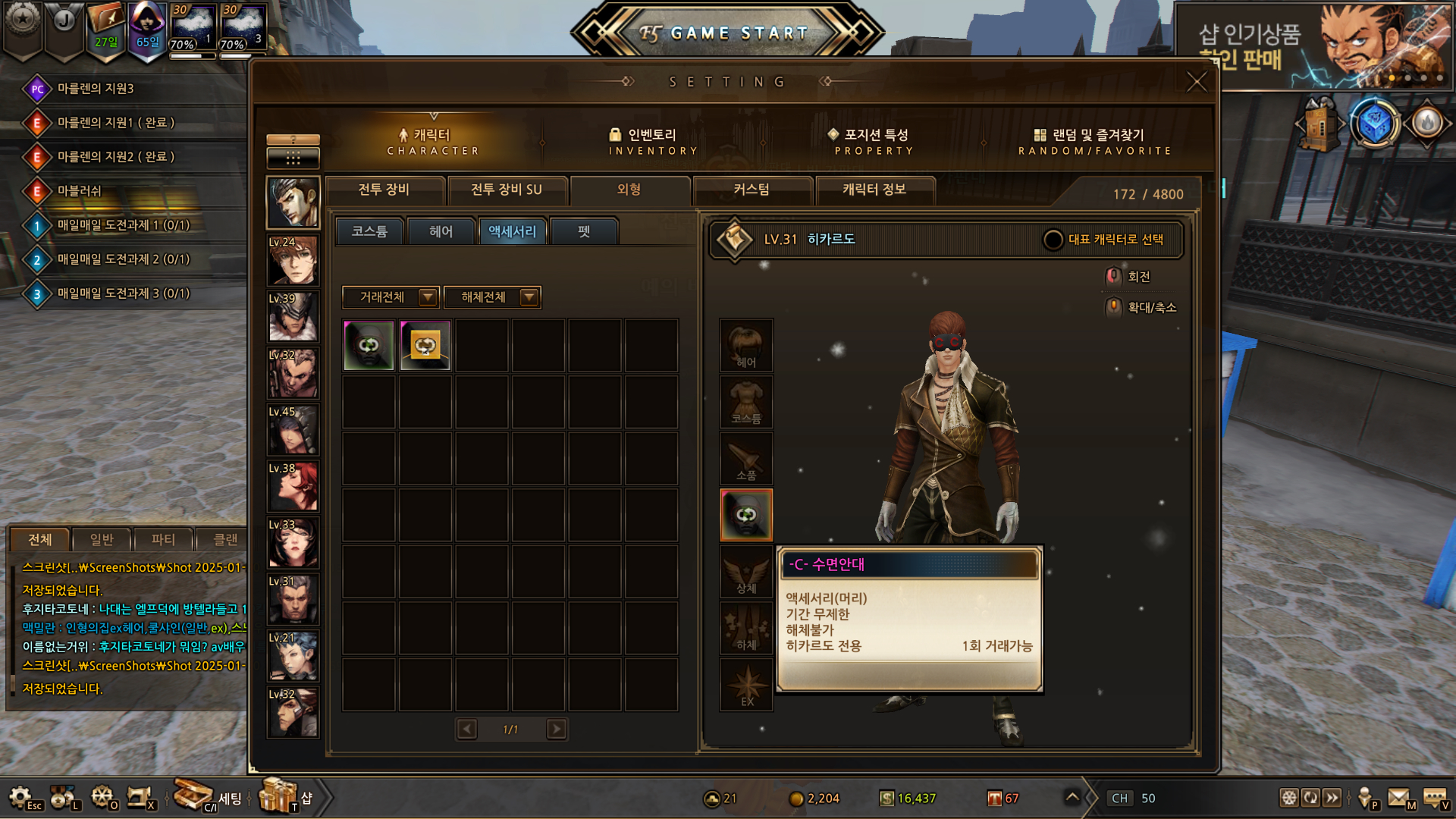1456x819 pixels.
Task: Switch chat to the 파티 tab
Action: tap(163, 540)
